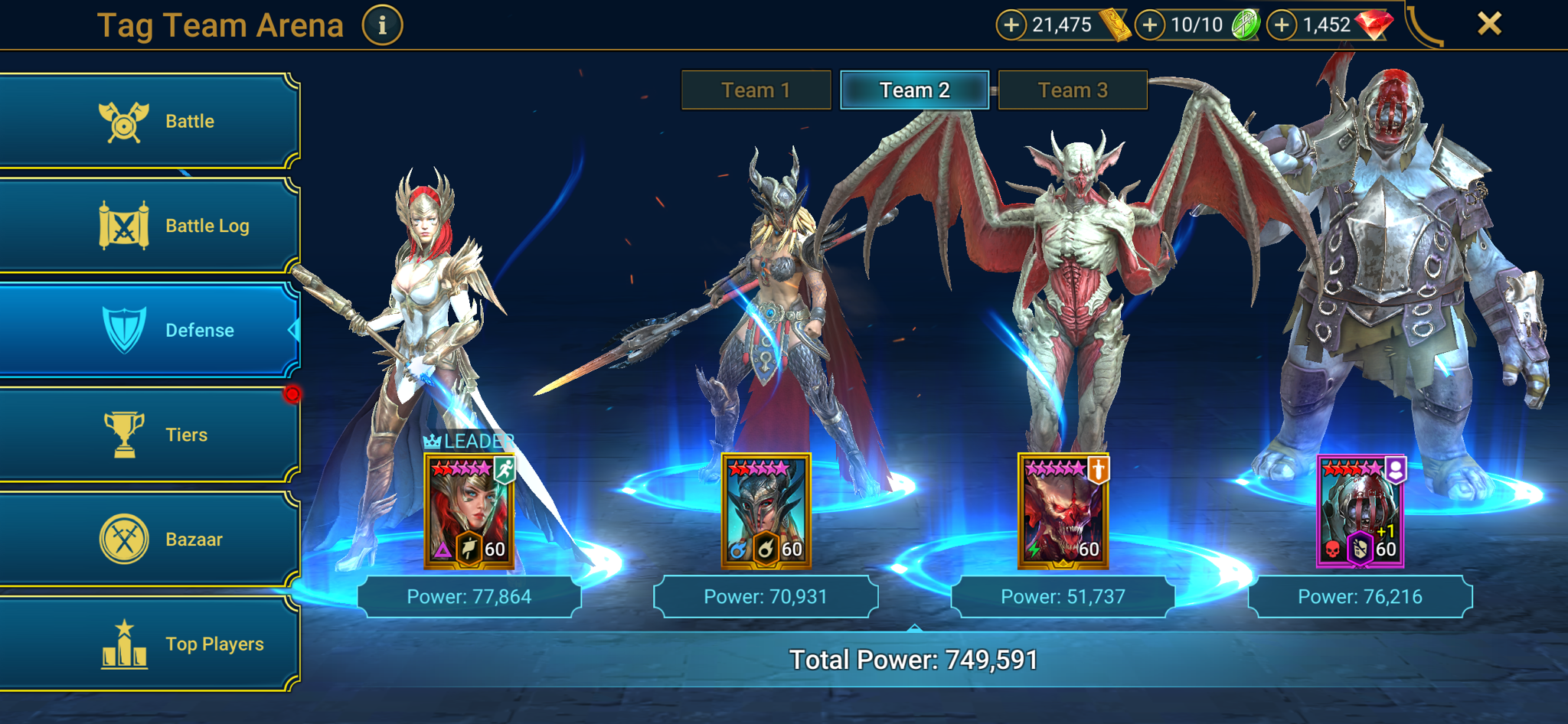Open the Tag Team Arena info icon
This screenshot has width=1568, height=724.
pyautogui.click(x=381, y=24)
